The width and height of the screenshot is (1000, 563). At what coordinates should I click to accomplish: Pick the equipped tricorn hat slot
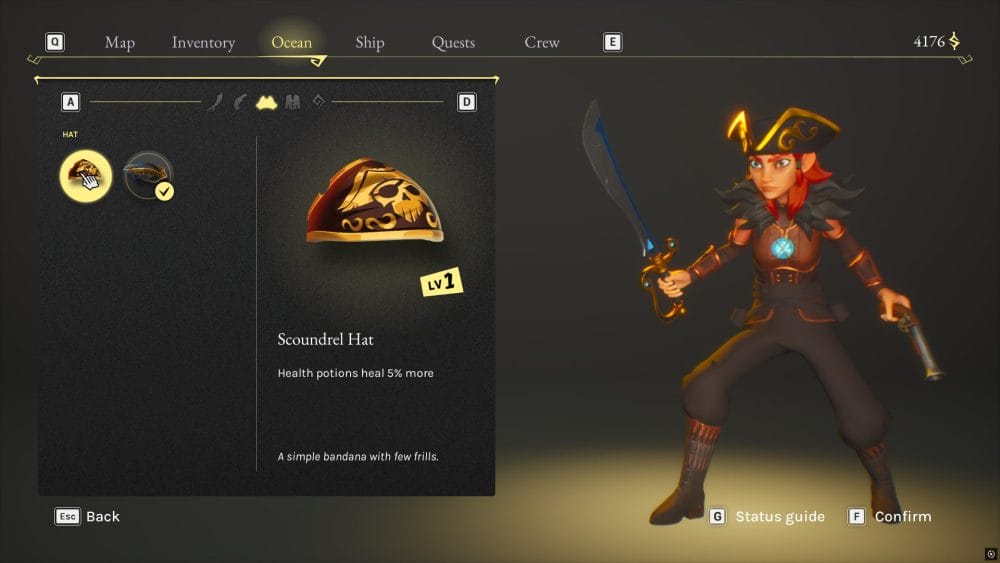point(147,176)
